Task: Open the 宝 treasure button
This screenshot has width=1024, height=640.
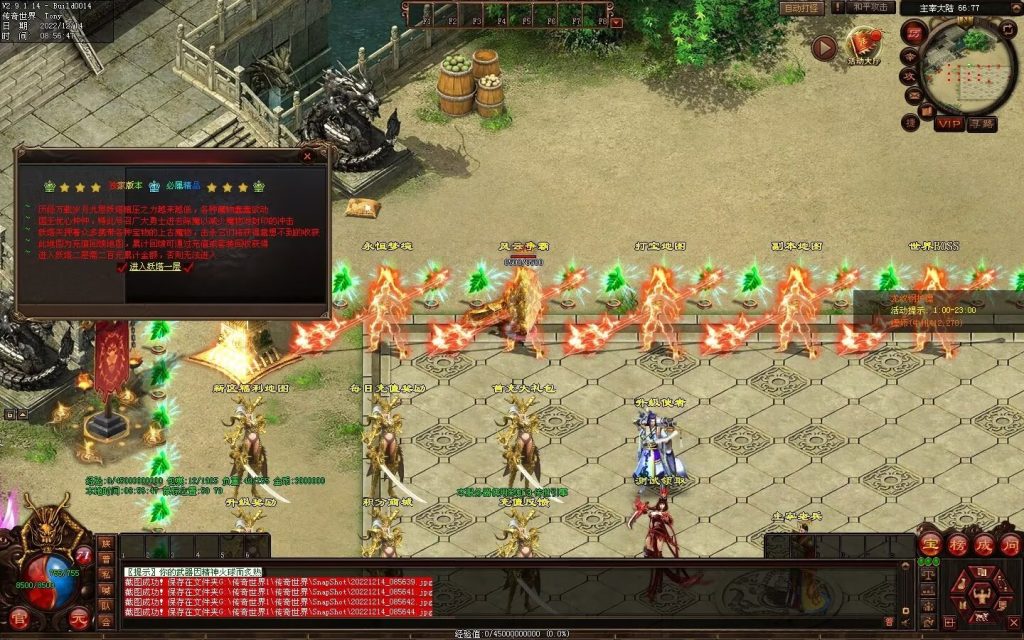Action: (x=931, y=545)
